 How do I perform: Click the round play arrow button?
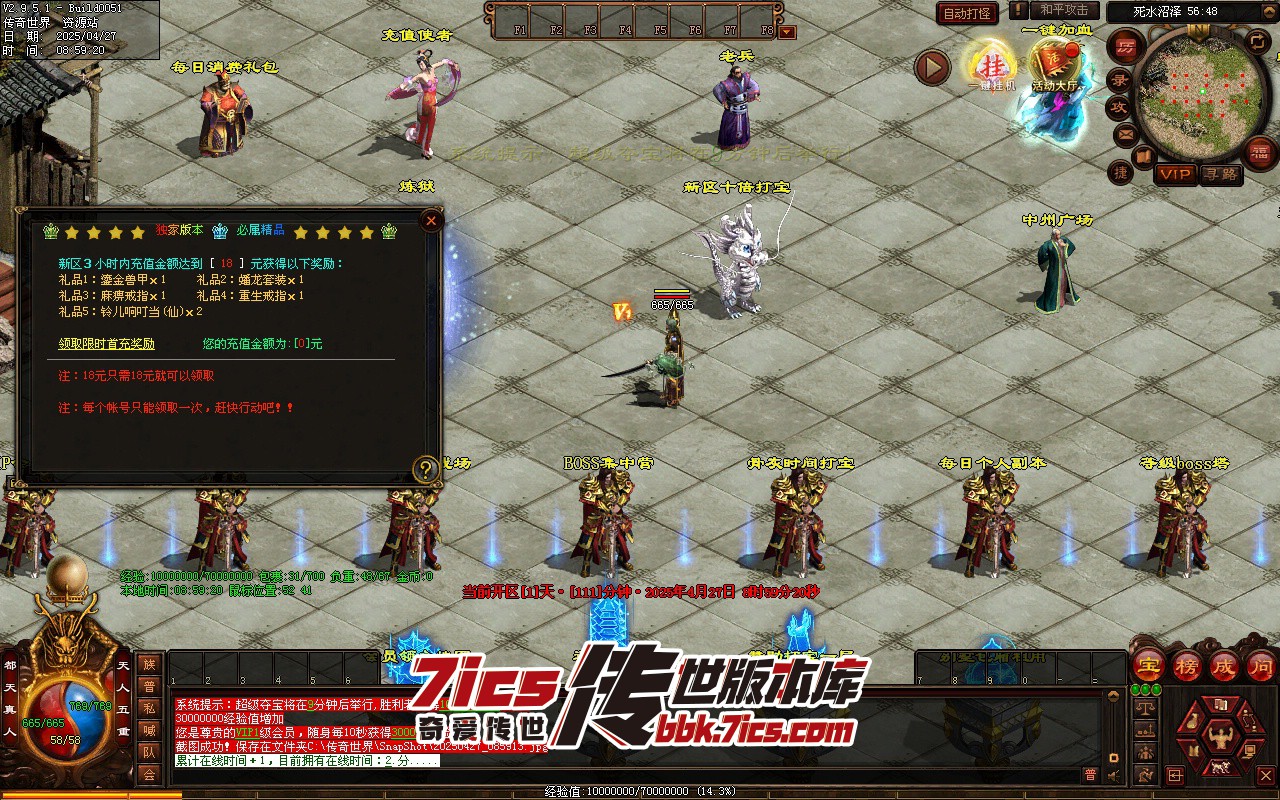point(932,67)
